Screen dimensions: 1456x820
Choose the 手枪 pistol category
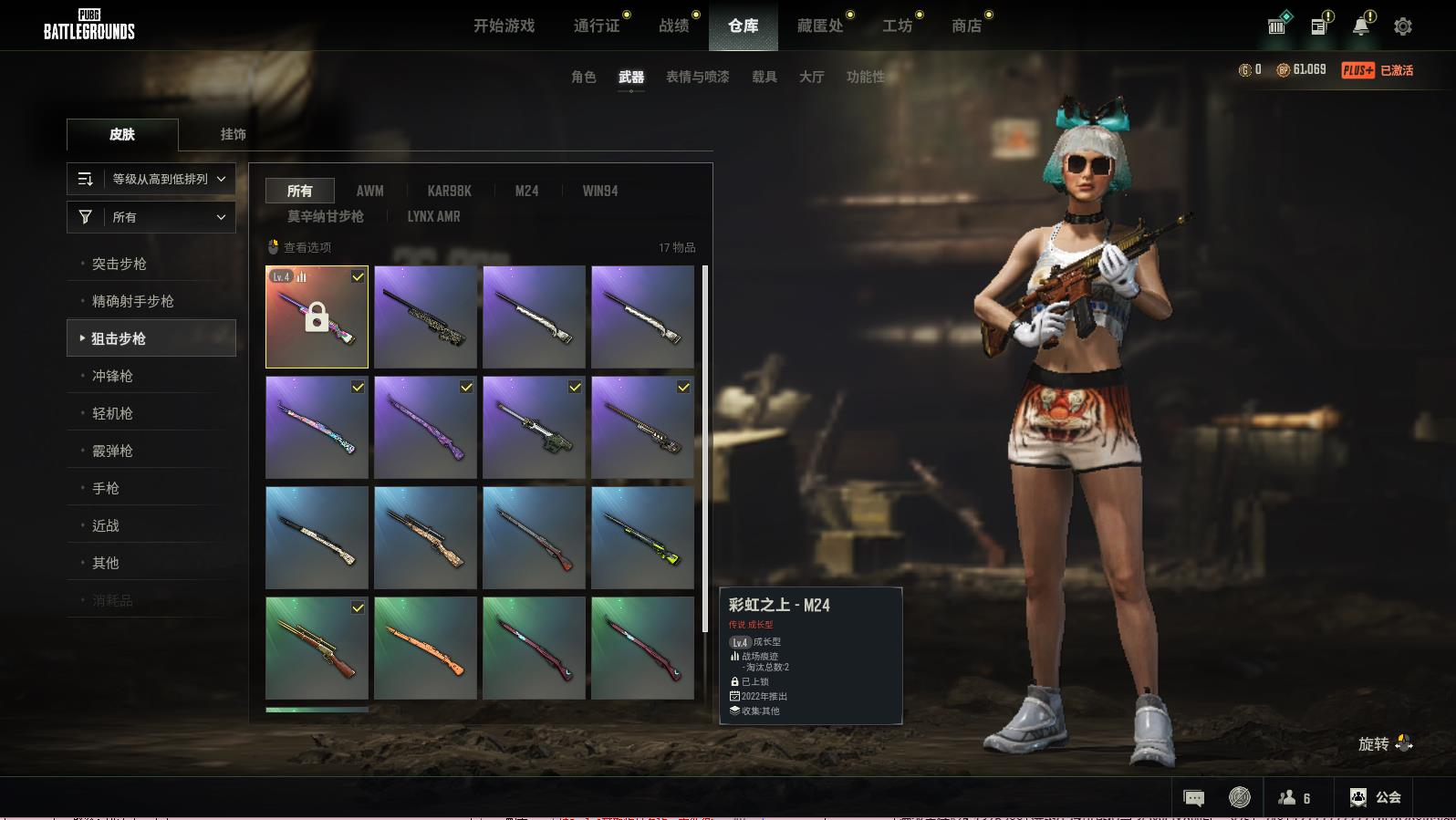[x=106, y=488]
